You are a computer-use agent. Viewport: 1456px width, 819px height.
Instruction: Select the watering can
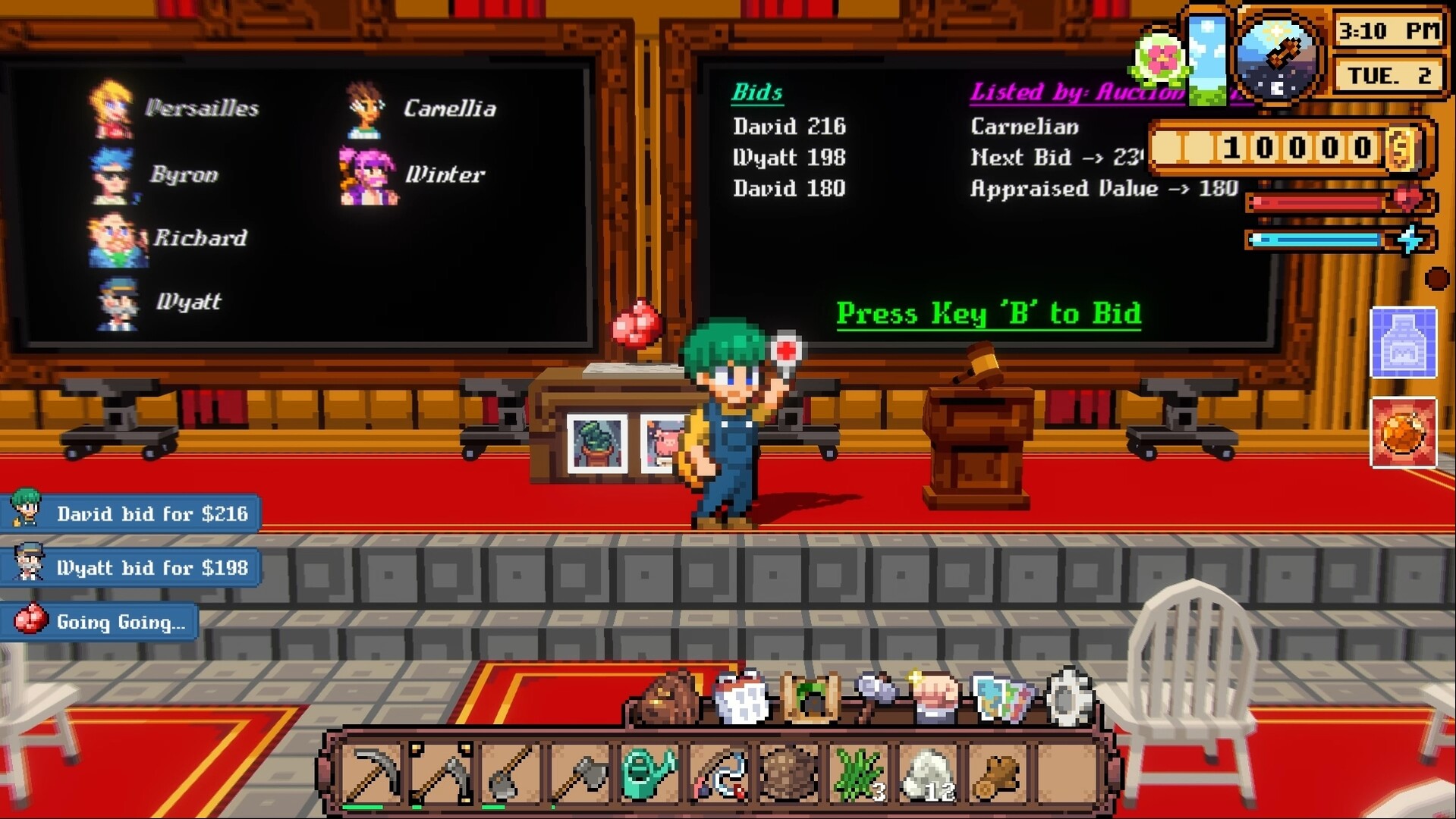tap(648, 773)
